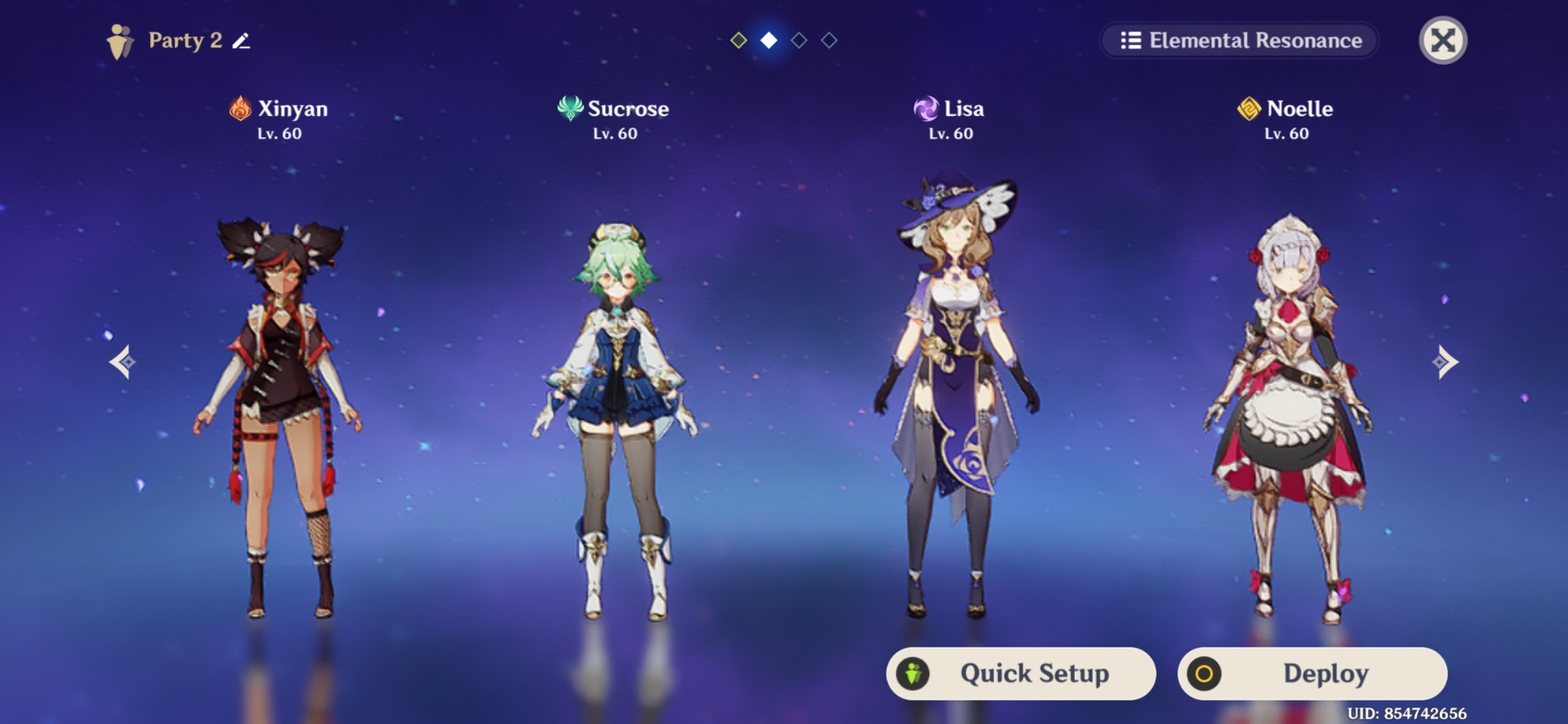Open party name editing via the pencil icon
Viewport: 1568px width, 724px height.
click(x=241, y=42)
